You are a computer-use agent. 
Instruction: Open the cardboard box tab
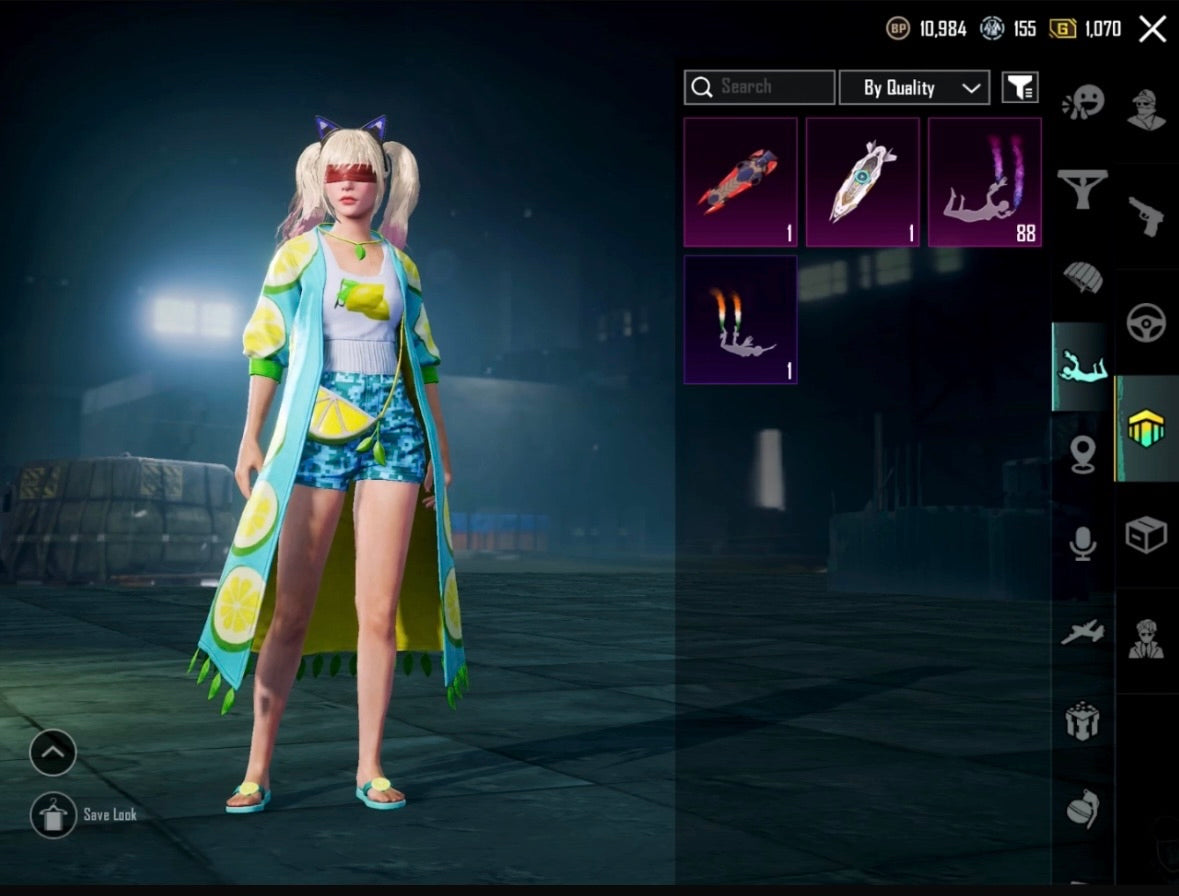(x=1146, y=535)
